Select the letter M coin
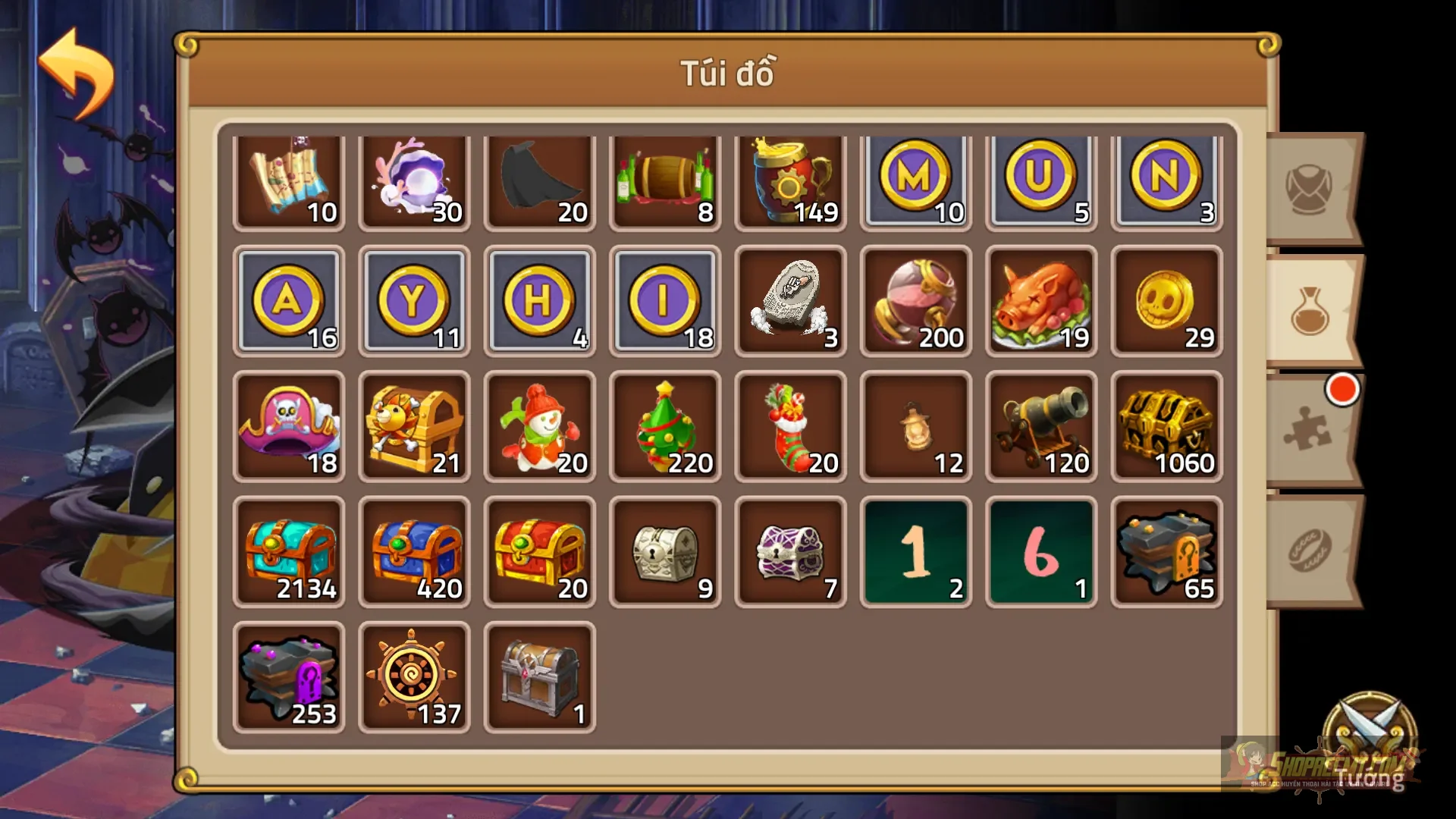This screenshot has width=1456, height=819. click(915, 180)
